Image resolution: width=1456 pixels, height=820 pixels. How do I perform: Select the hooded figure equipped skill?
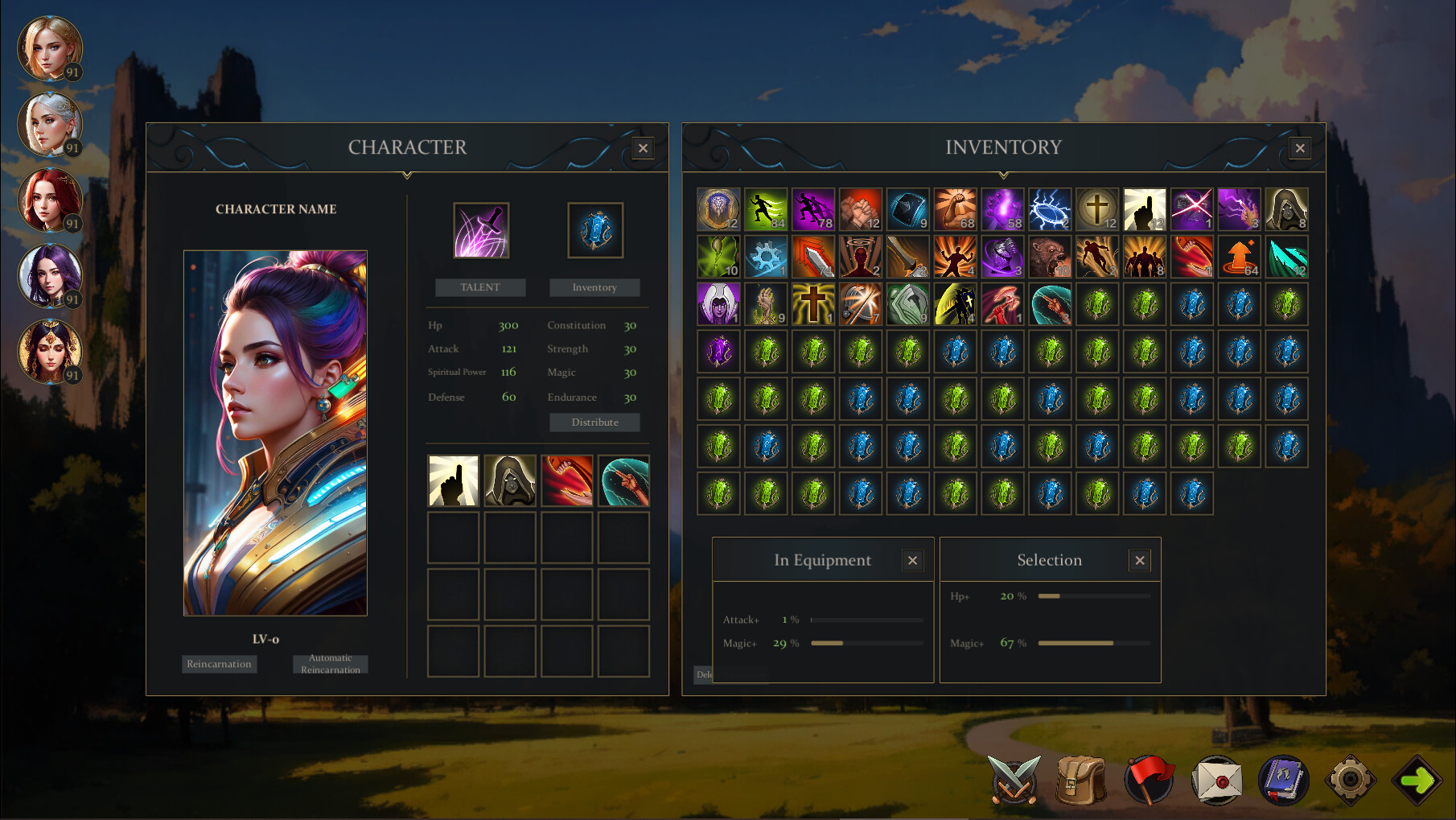(x=510, y=480)
